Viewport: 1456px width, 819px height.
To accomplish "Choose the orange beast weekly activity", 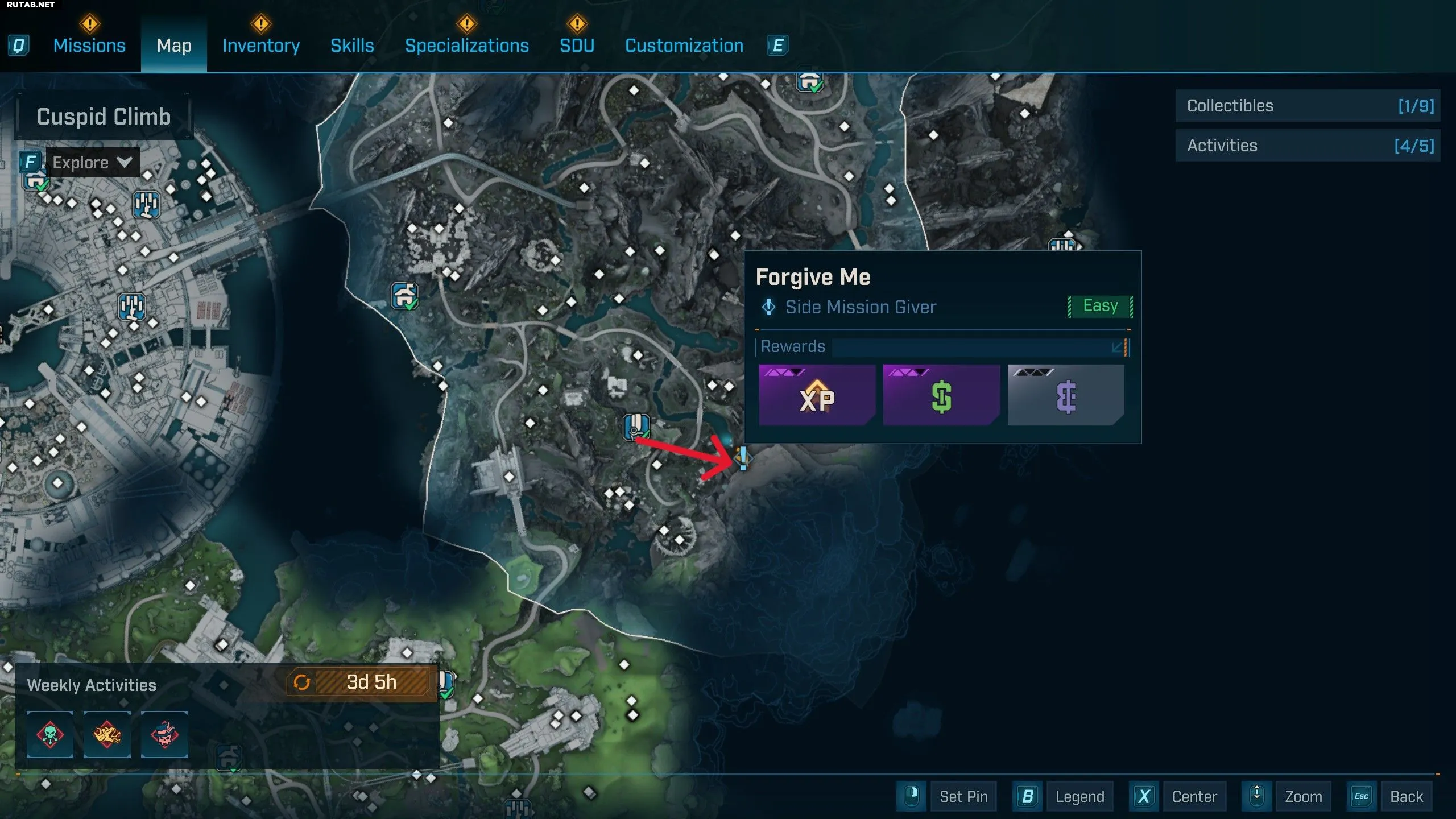I will click(x=107, y=734).
